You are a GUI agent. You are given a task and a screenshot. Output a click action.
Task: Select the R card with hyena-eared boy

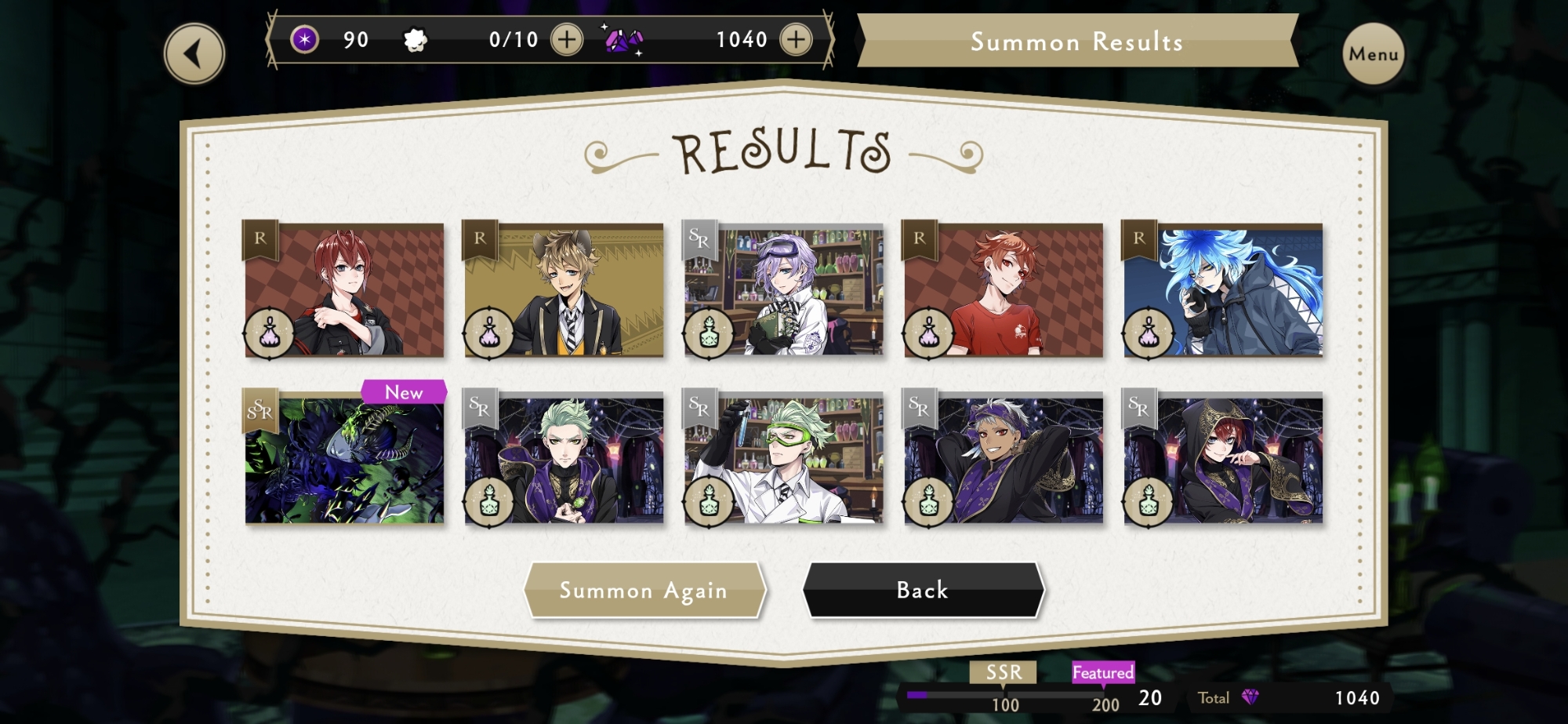(564, 290)
